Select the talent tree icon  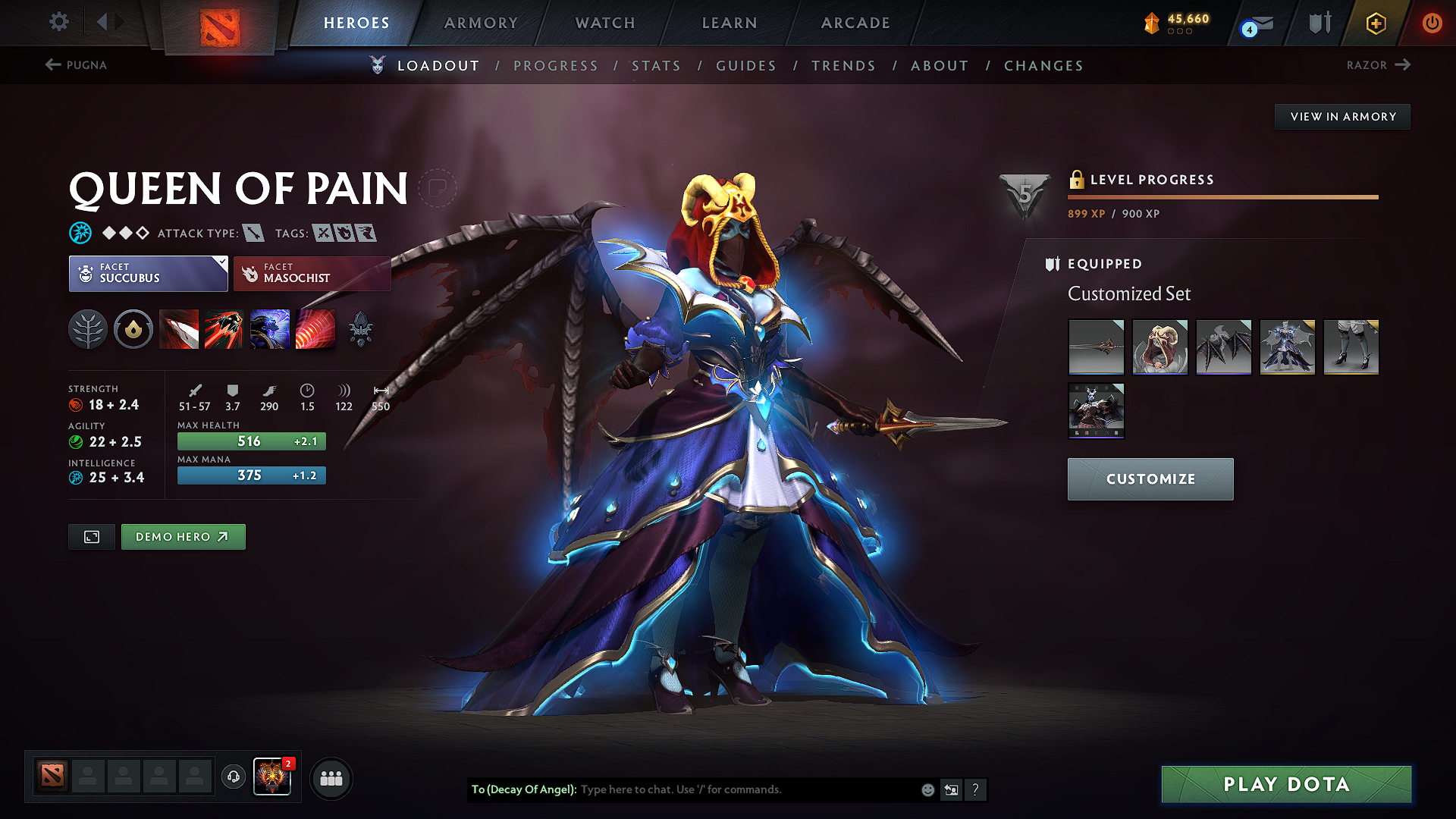point(88,329)
